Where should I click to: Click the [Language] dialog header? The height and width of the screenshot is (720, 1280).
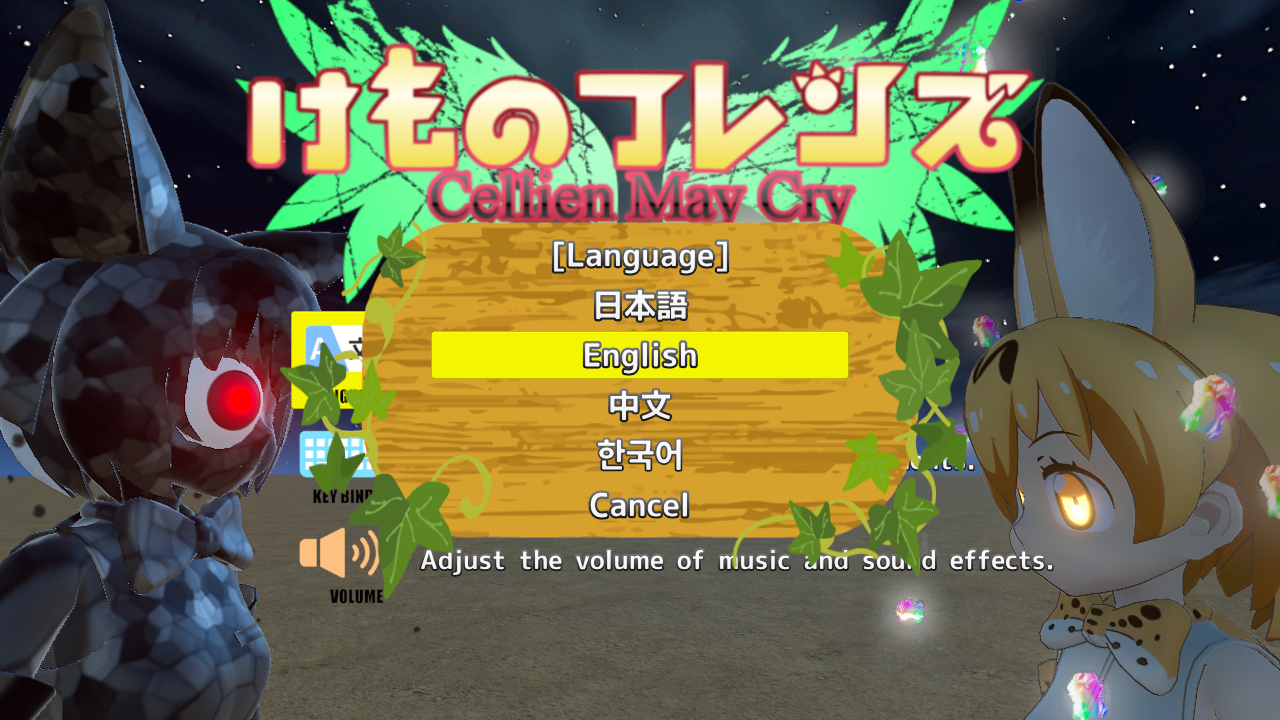[639, 258]
